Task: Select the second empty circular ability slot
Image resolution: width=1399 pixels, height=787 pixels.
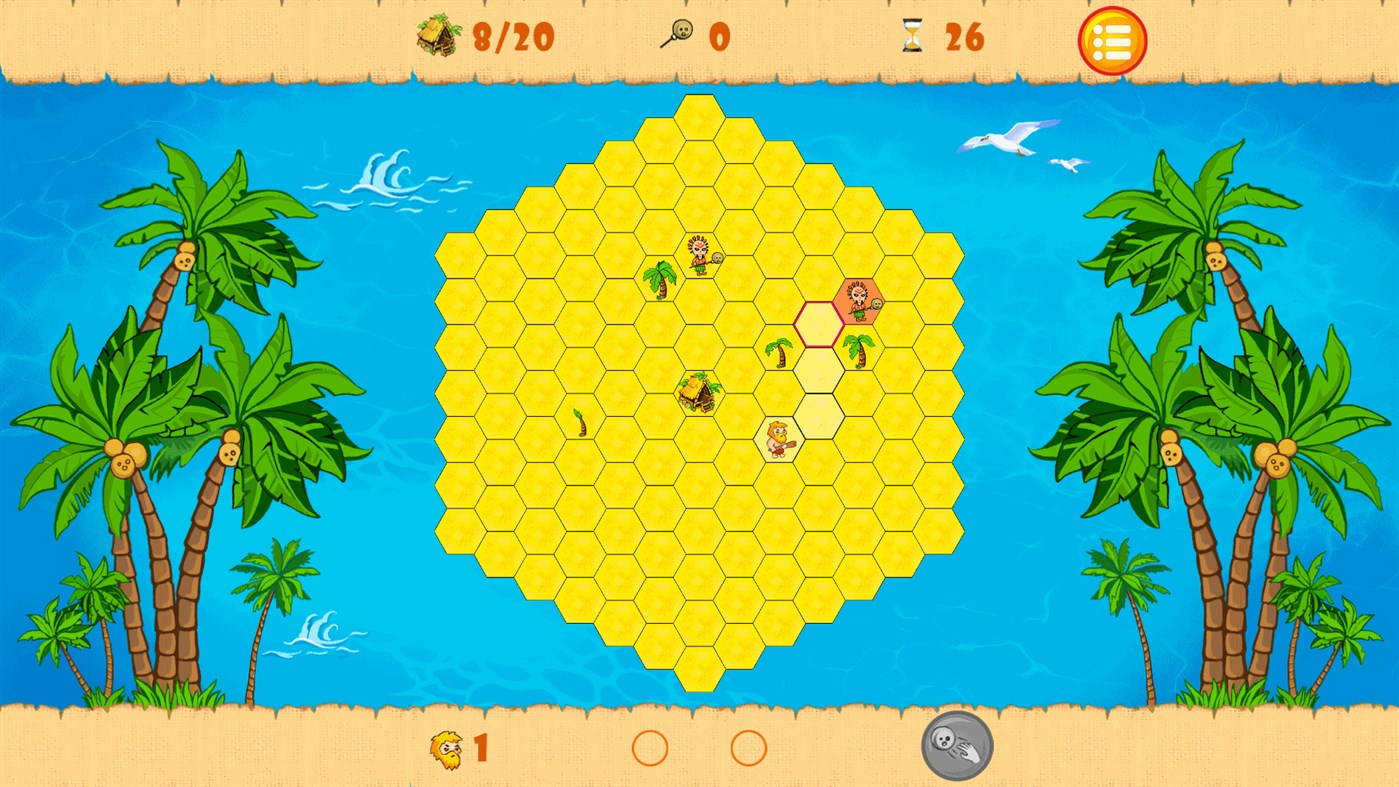Action: [x=748, y=748]
